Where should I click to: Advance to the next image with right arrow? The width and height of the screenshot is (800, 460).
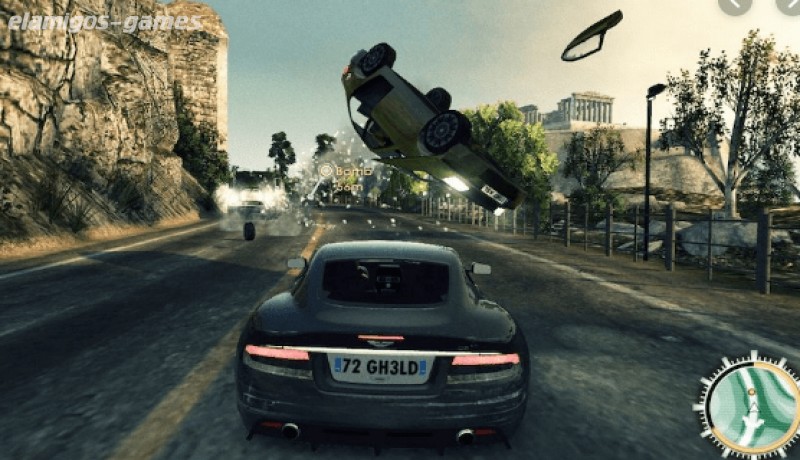pos(789,5)
